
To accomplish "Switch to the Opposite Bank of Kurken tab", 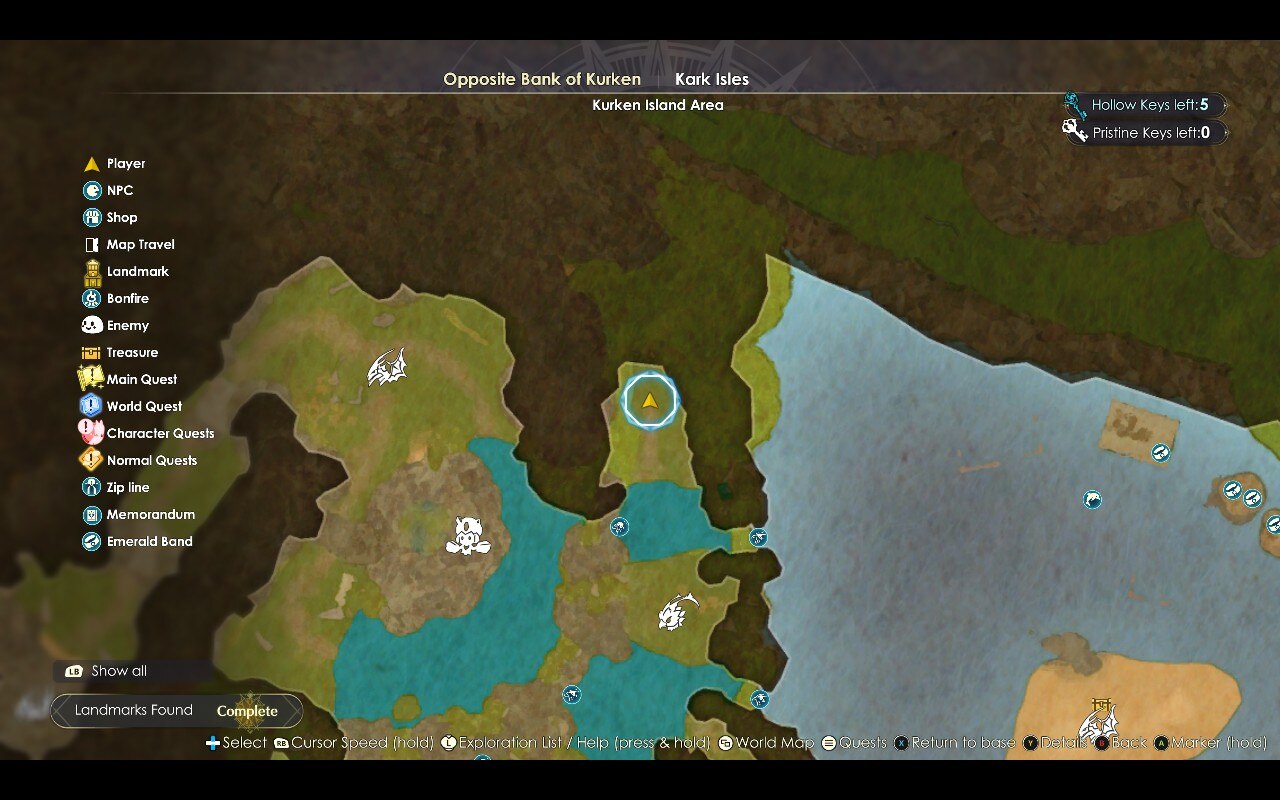I will (542, 79).
